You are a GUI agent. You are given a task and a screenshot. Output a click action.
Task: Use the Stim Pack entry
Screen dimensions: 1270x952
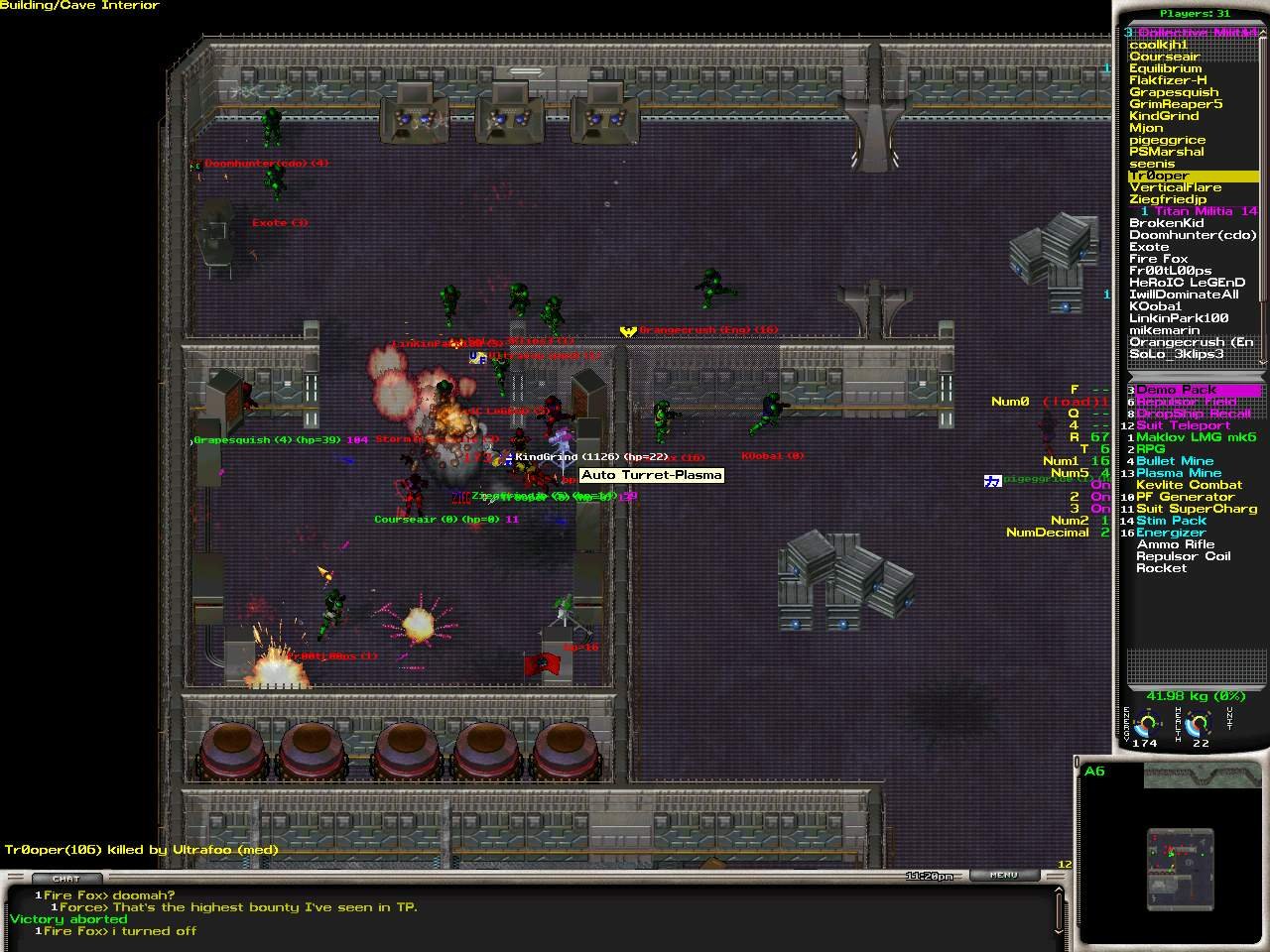tap(1171, 521)
